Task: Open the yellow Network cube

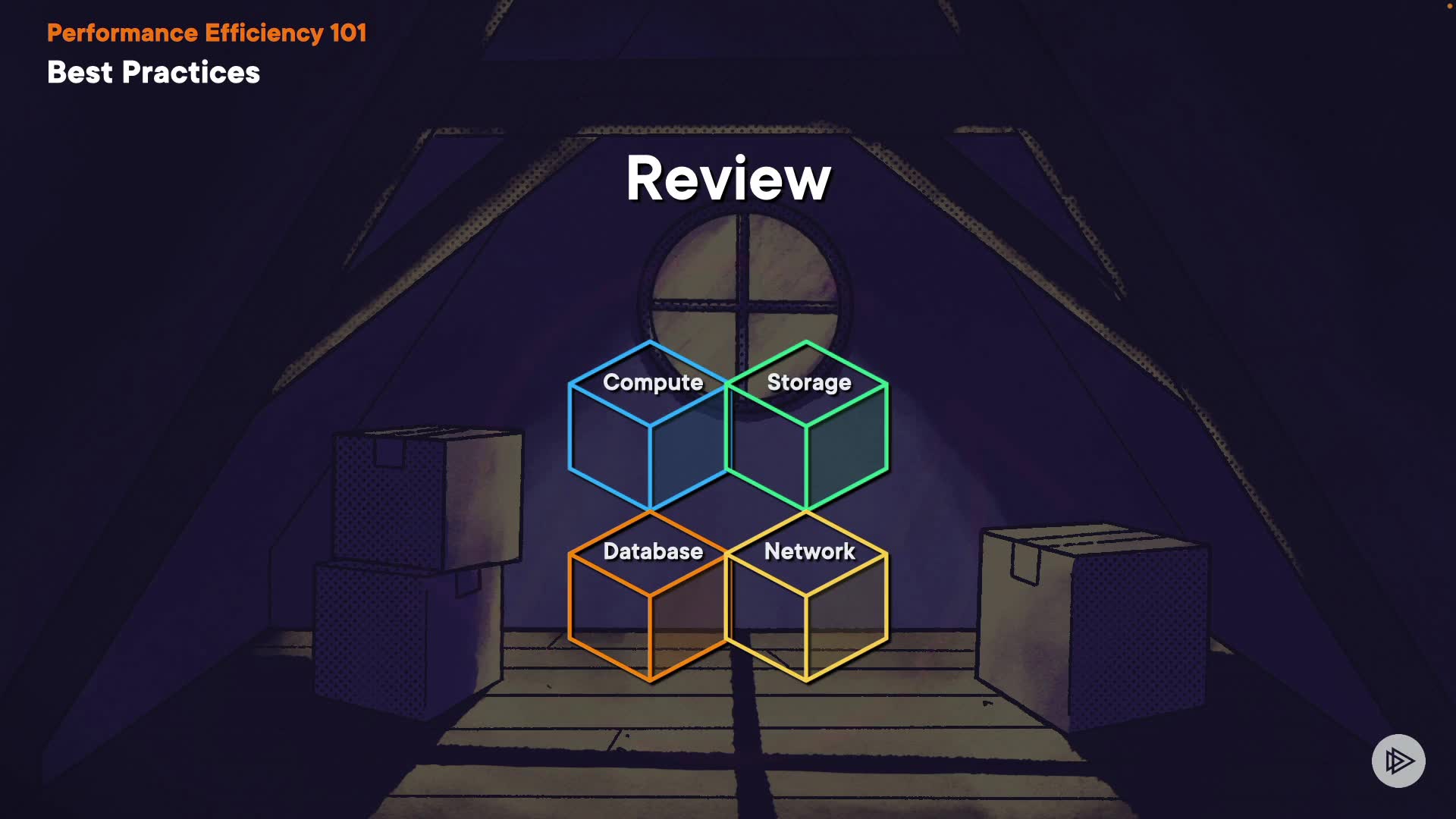Action: tap(807, 596)
